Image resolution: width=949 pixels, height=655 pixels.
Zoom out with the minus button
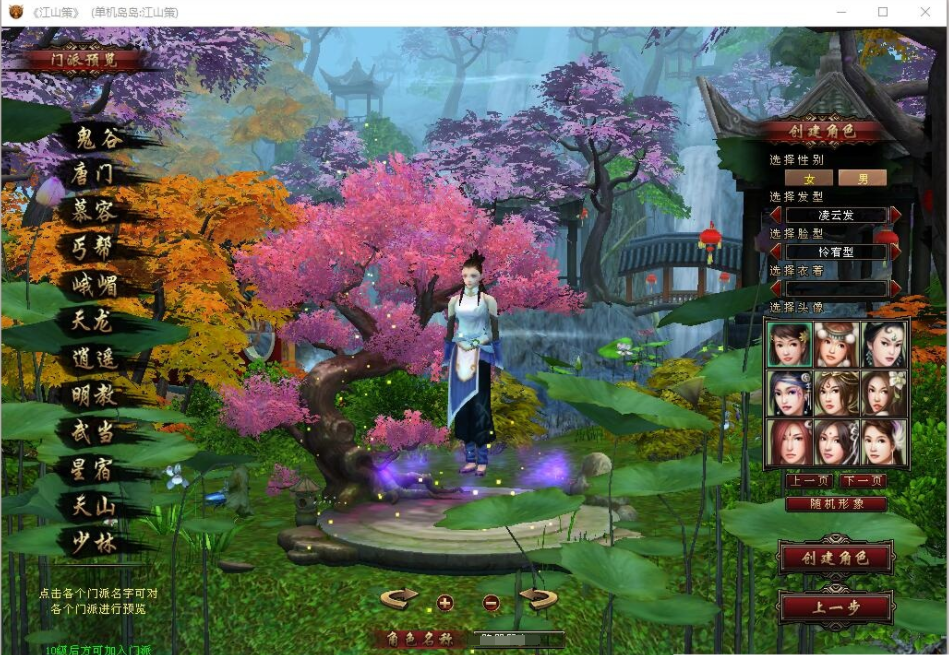click(x=491, y=602)
